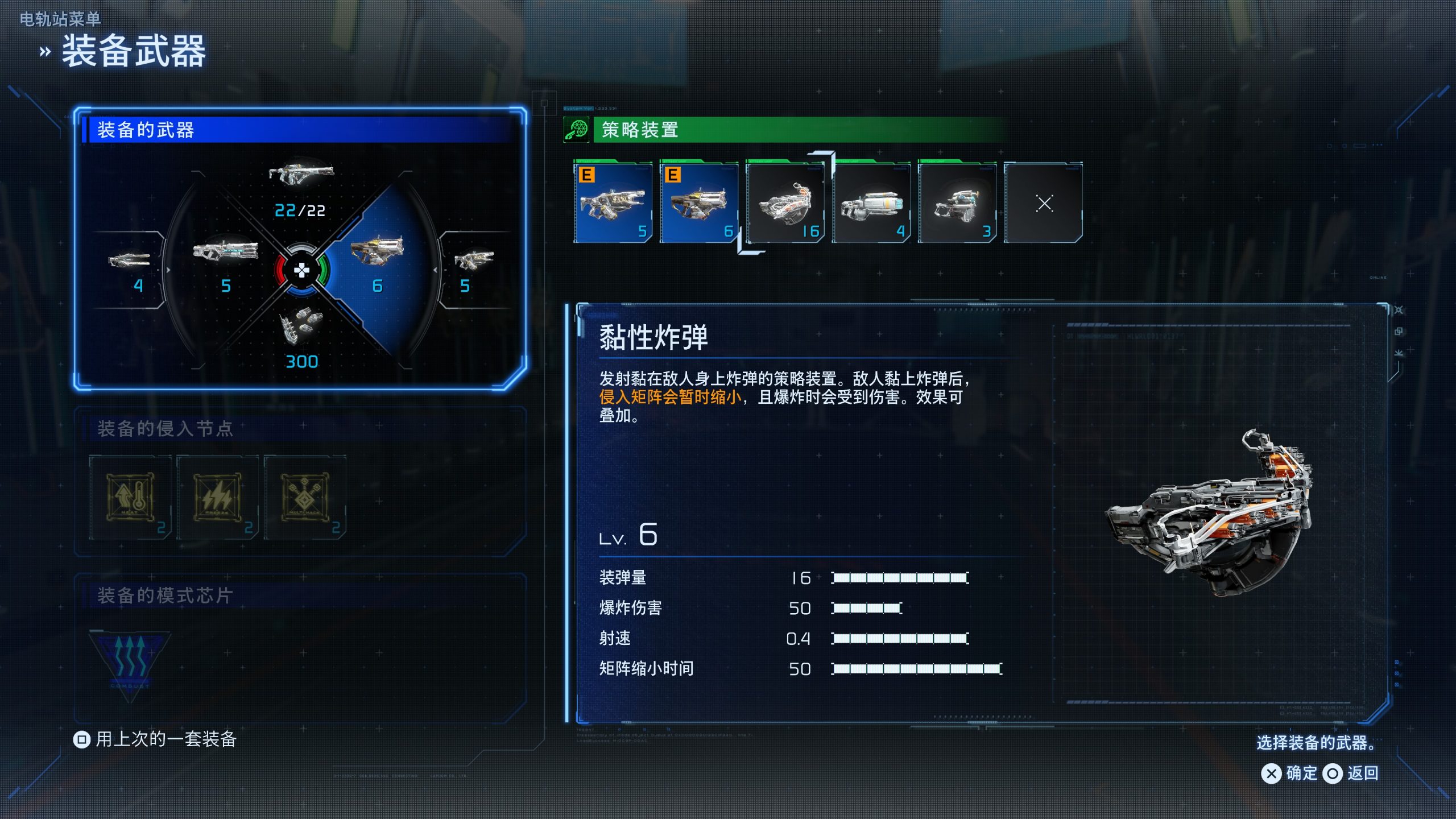Select the highlighted blue wheel slot numbered 6
The image size is (1456, 819).
point(377,262)
